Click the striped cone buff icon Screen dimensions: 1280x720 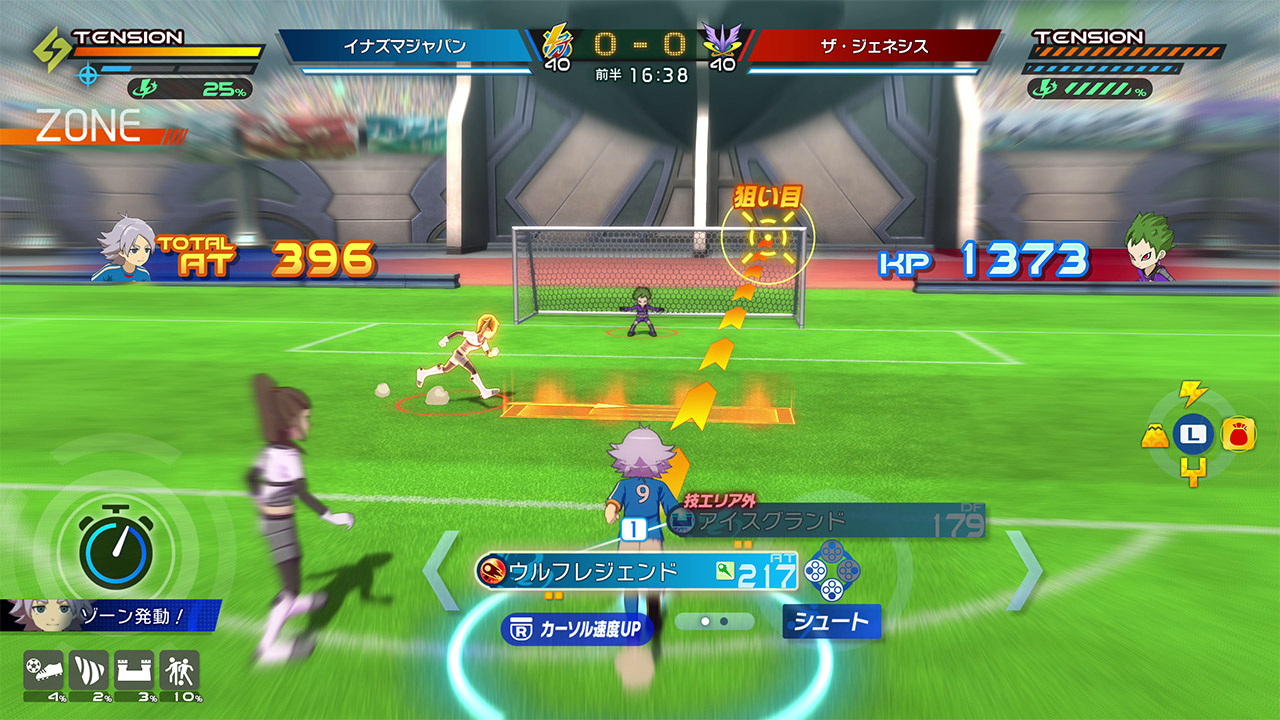coord(88,670)
